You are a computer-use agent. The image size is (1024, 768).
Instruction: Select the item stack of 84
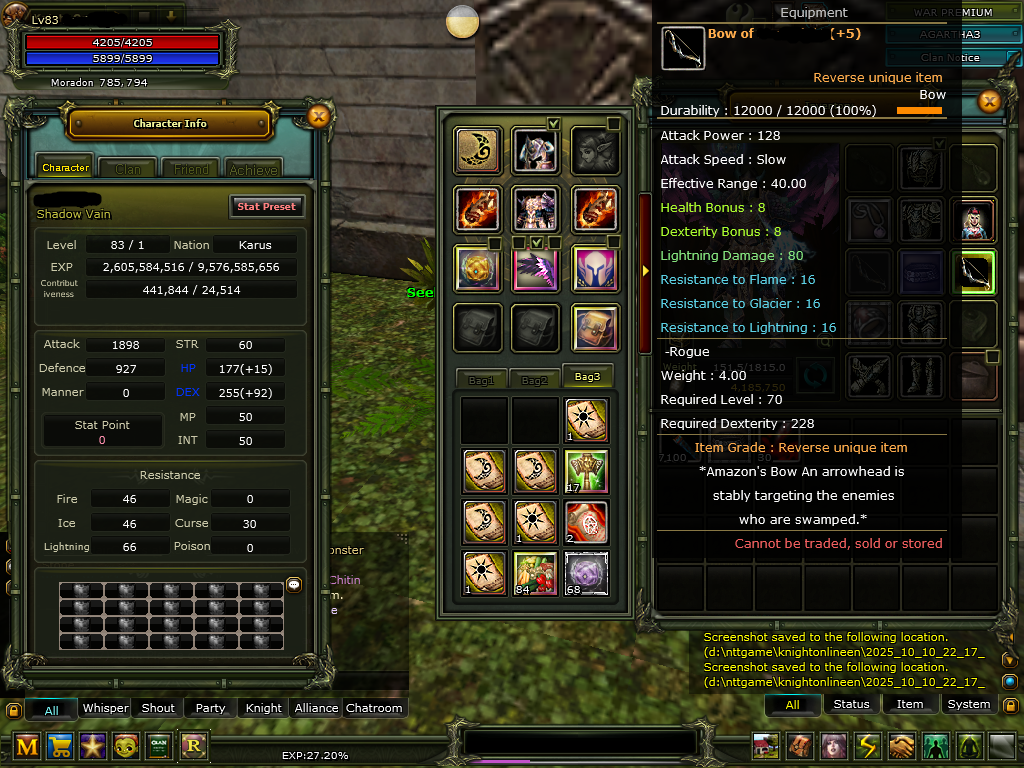pos(536,573)
